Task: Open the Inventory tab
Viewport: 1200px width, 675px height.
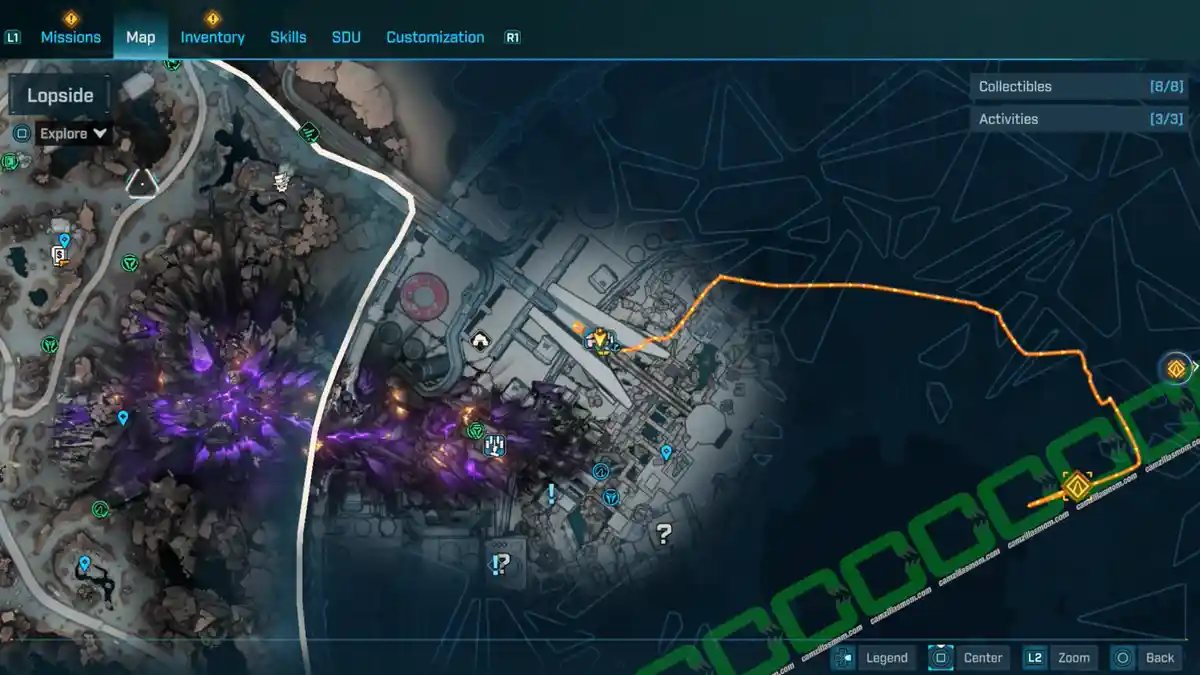Action: click(212, 37)
